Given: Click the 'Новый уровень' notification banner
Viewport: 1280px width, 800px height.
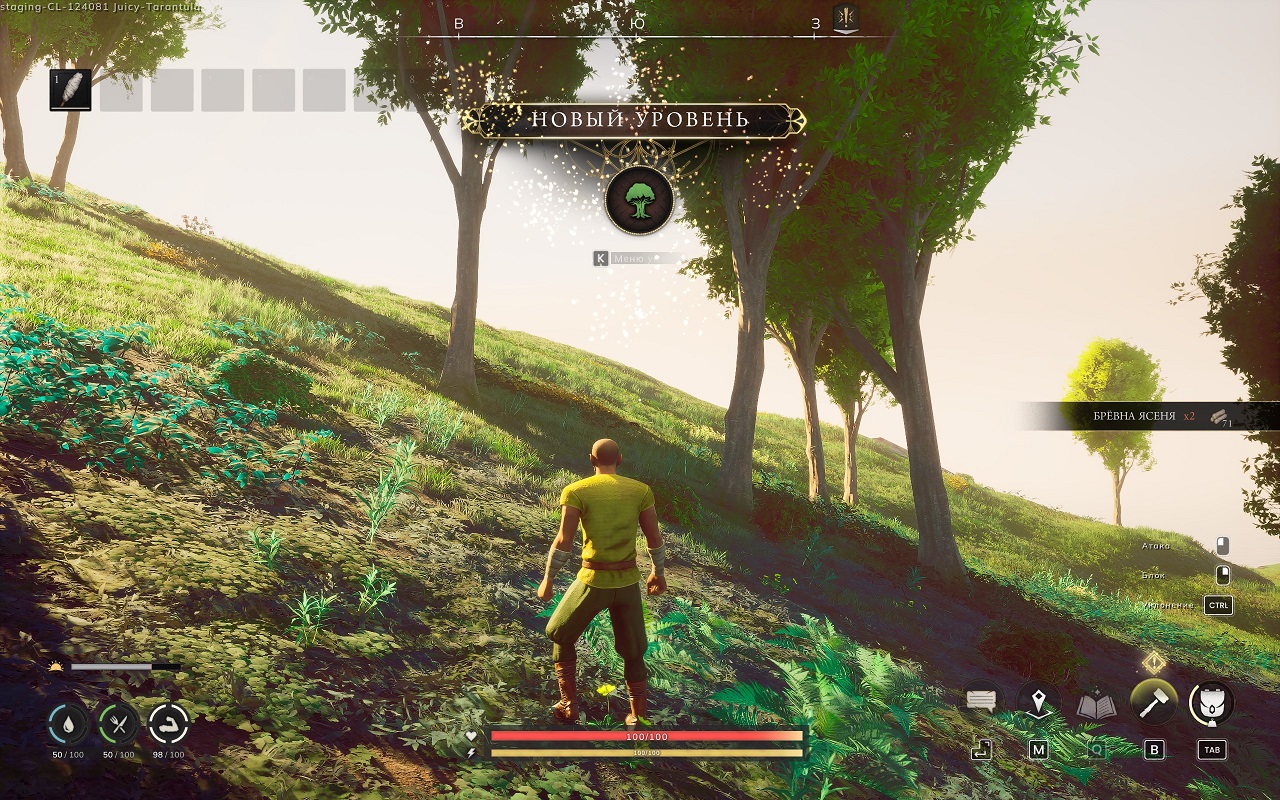Looking at the screenshot, I should (639, 120).
